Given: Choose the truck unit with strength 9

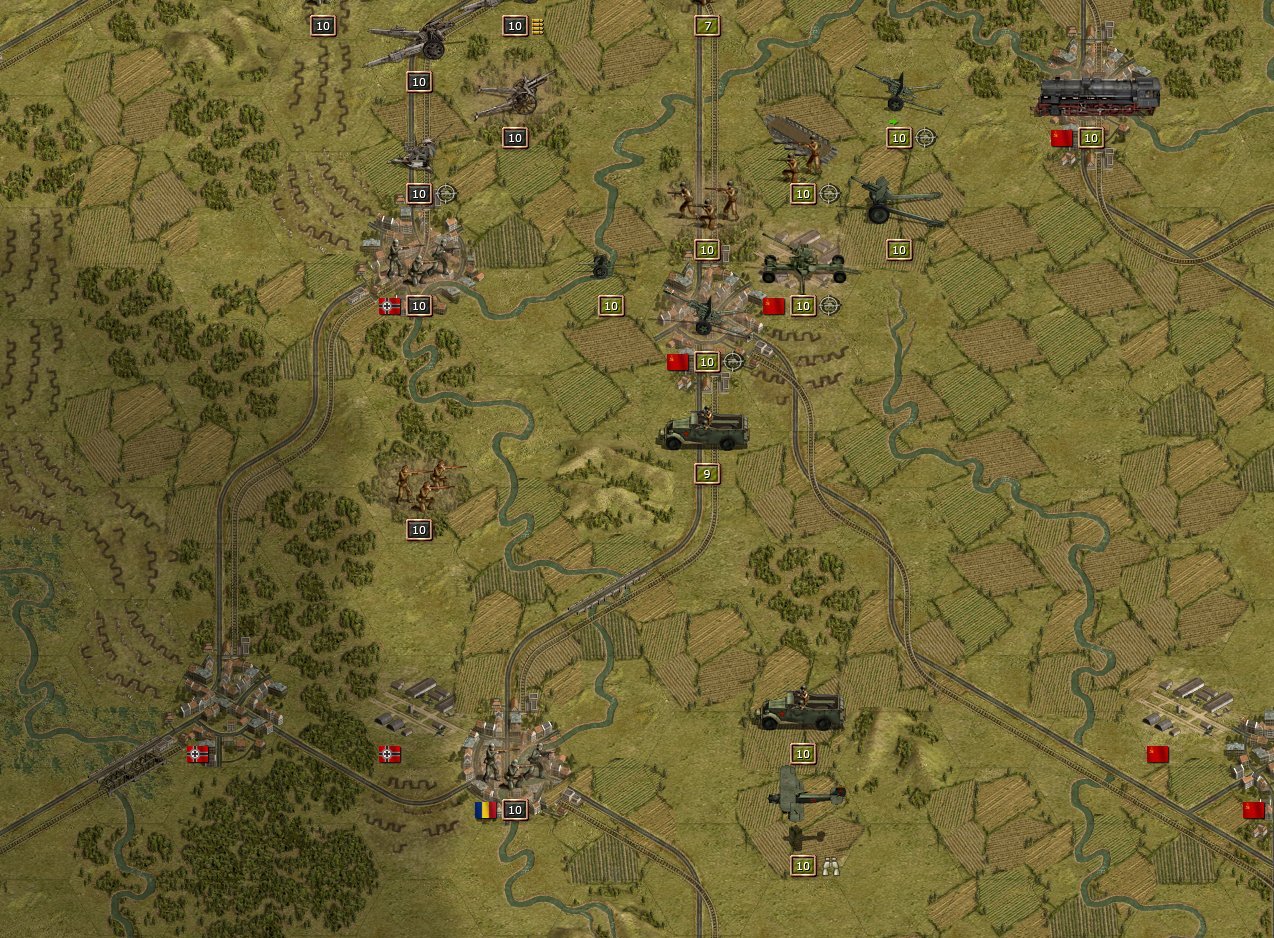Looking at the screenshot, I should (704, 430).
